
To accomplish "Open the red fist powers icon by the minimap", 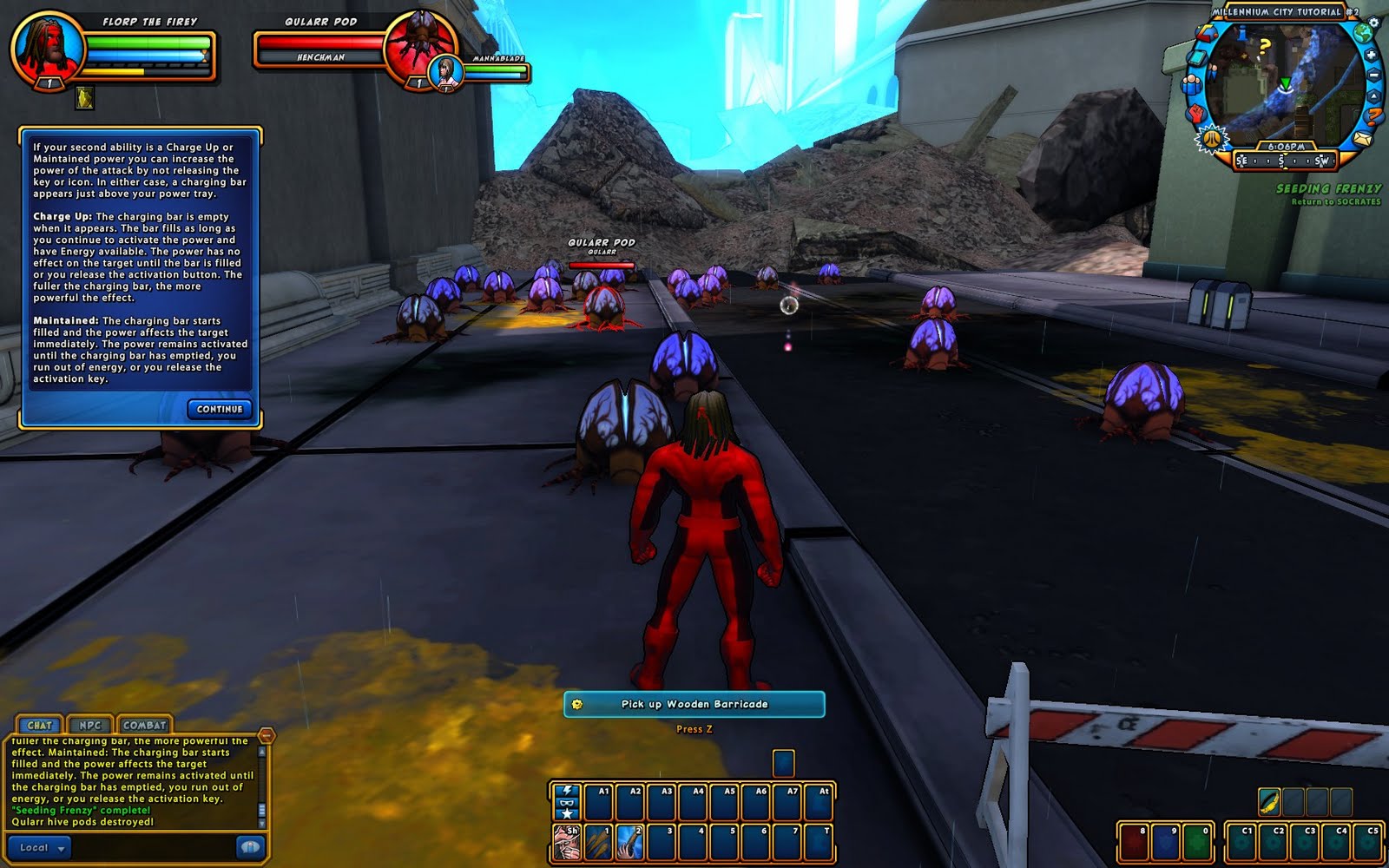I will (1198, 113).
